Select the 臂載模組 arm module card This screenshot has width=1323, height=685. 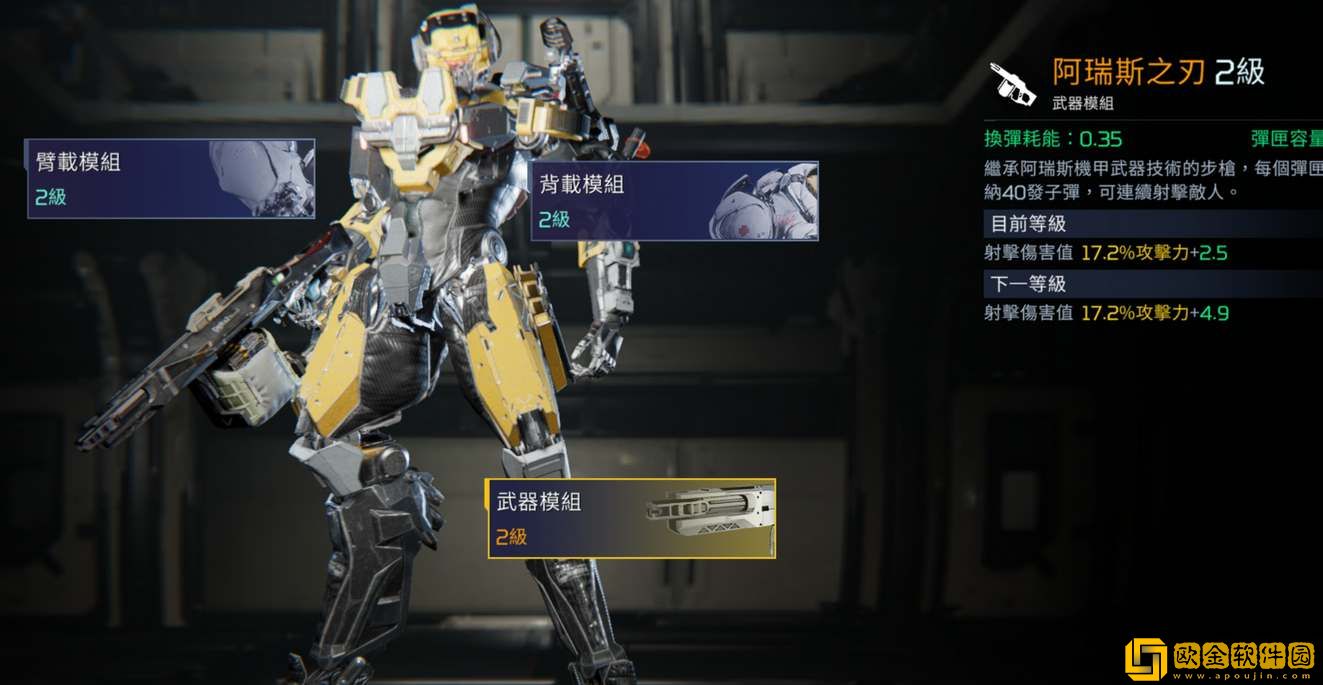(170, 179)
